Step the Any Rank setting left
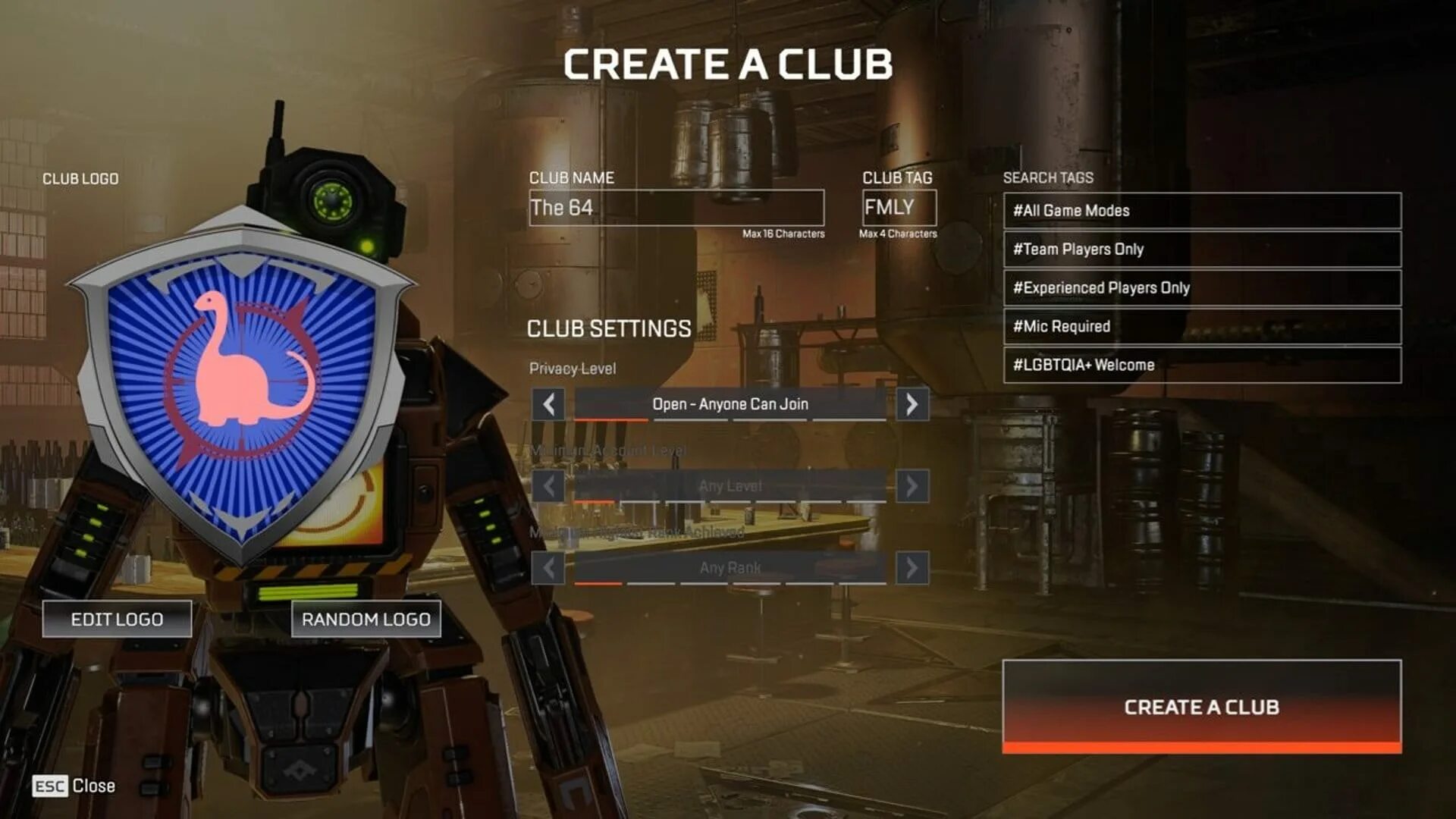Screen dimensions: 1456x819 pyautogui.click(x=548, y=567)
